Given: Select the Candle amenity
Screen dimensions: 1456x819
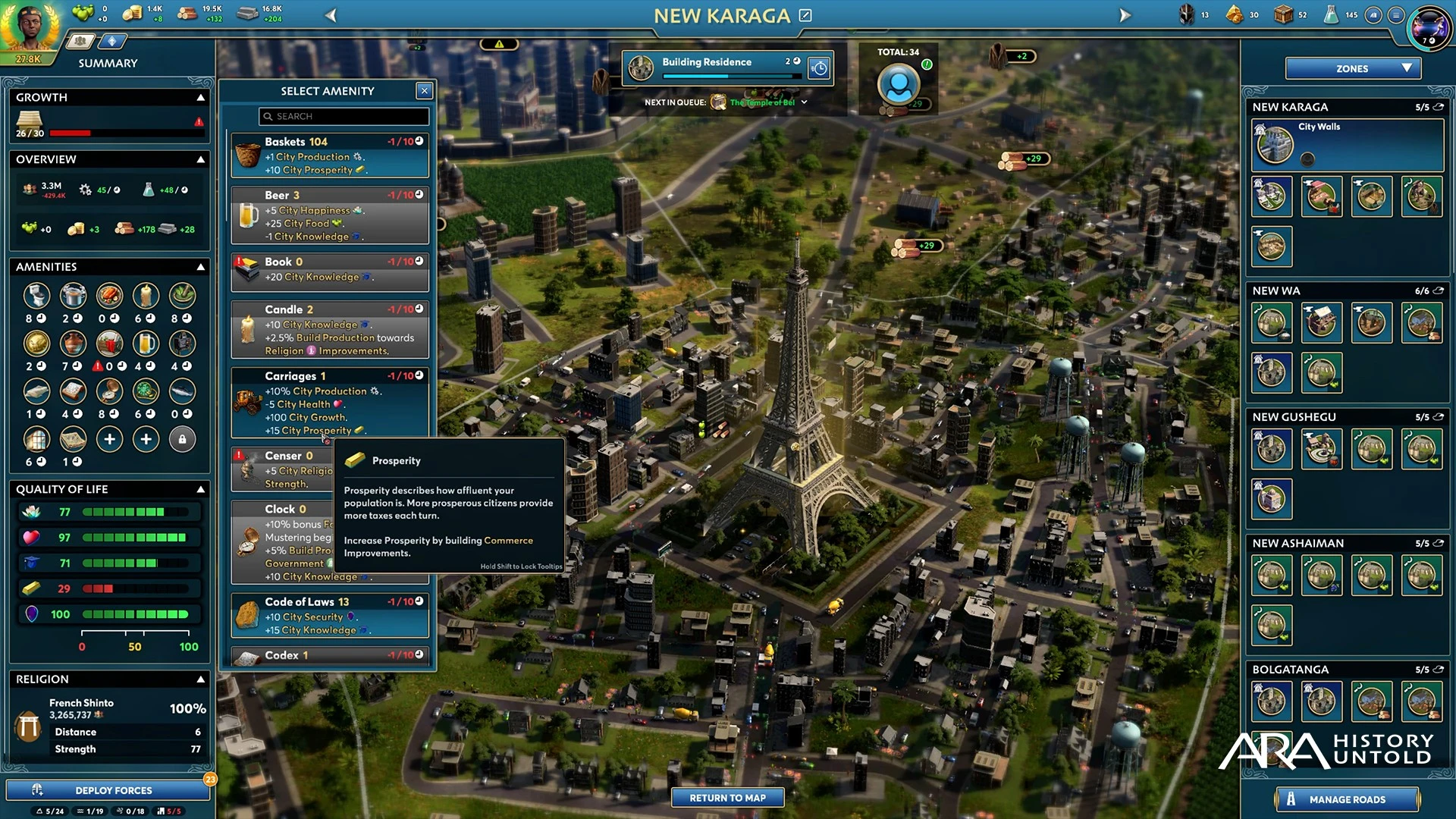Looking at the screenshot, I should click(330, 330).
